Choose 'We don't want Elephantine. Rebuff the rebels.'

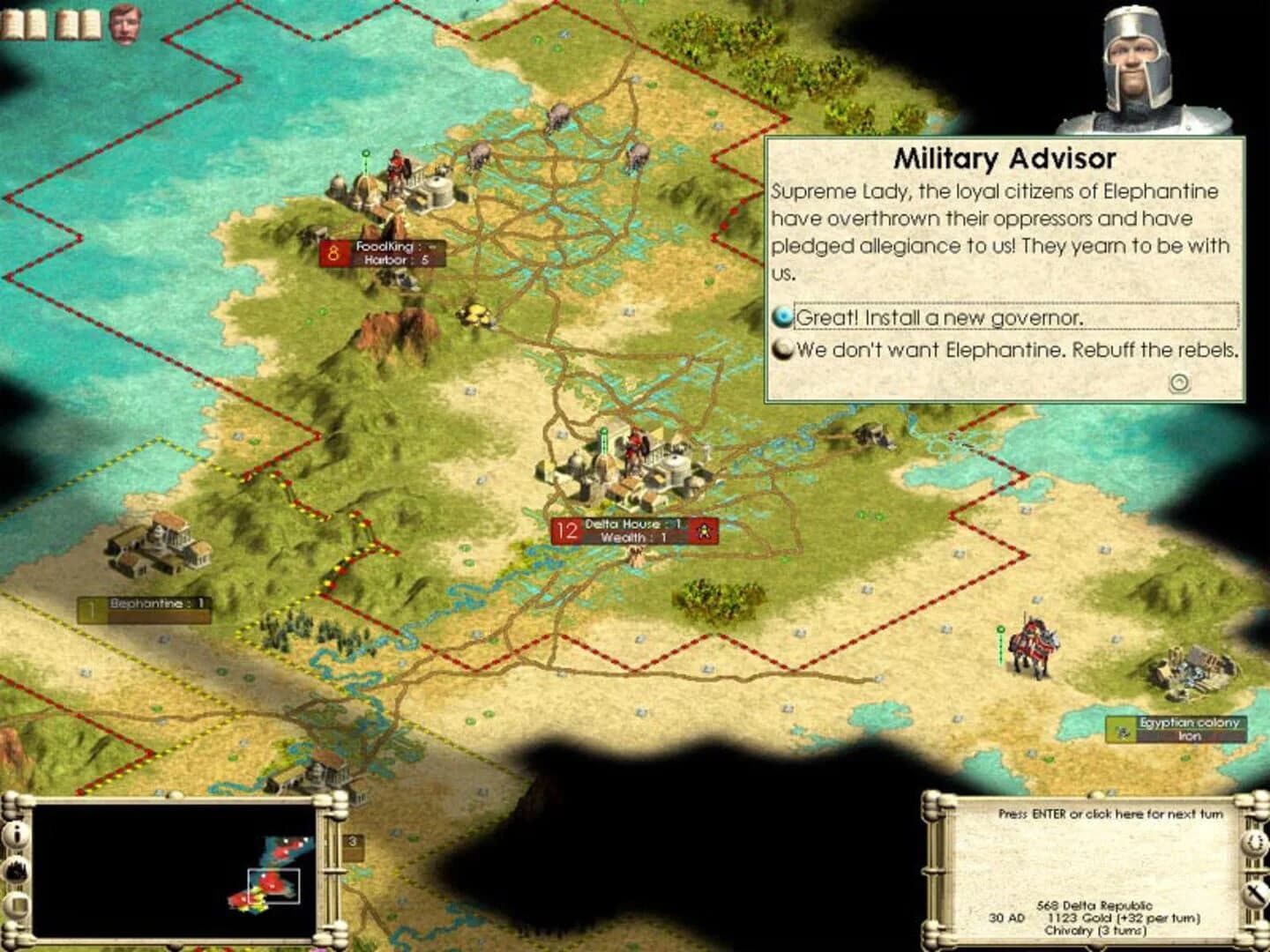1016,350
